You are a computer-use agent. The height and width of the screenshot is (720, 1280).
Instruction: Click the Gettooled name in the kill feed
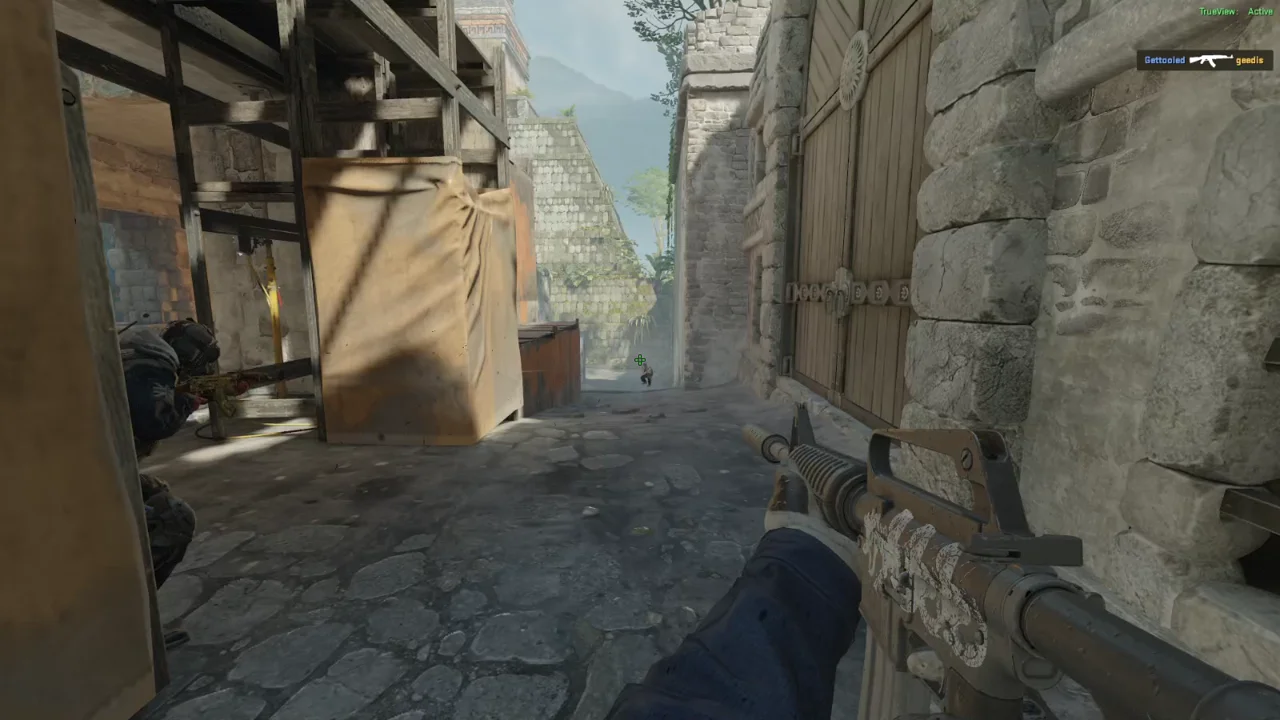click(x=1164, y=60)
